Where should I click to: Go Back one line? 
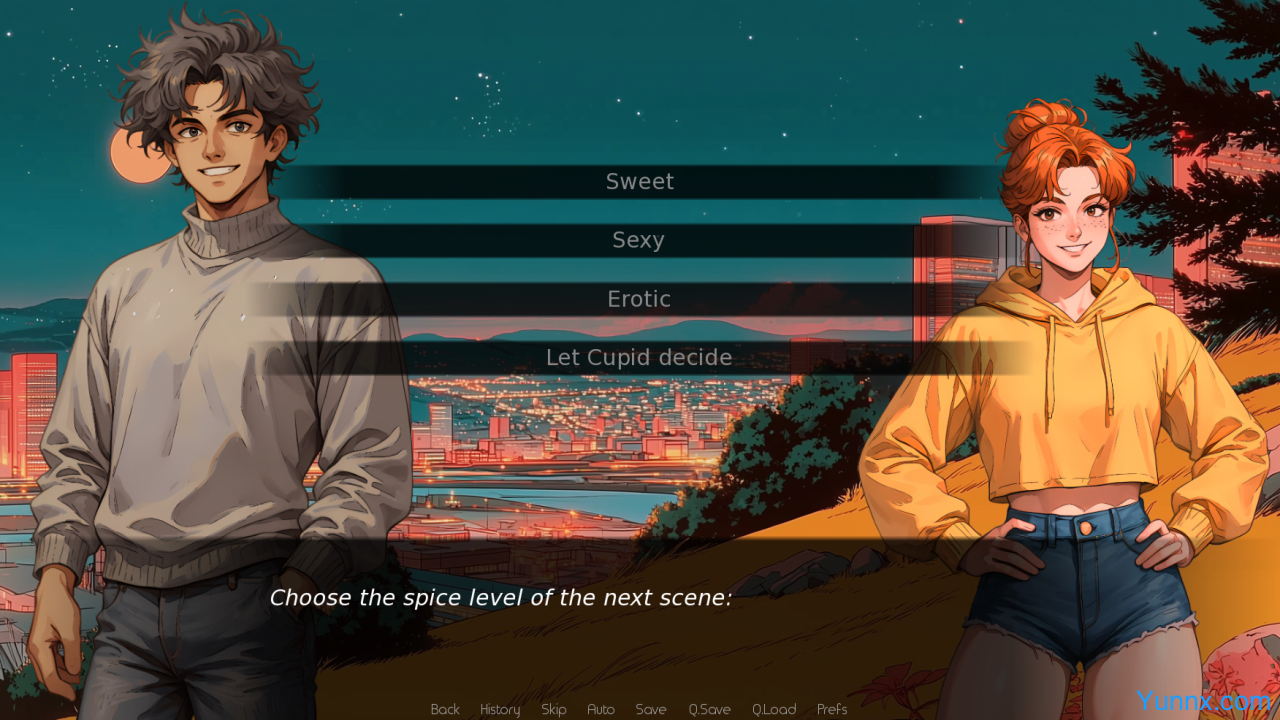tap(445, 709)
